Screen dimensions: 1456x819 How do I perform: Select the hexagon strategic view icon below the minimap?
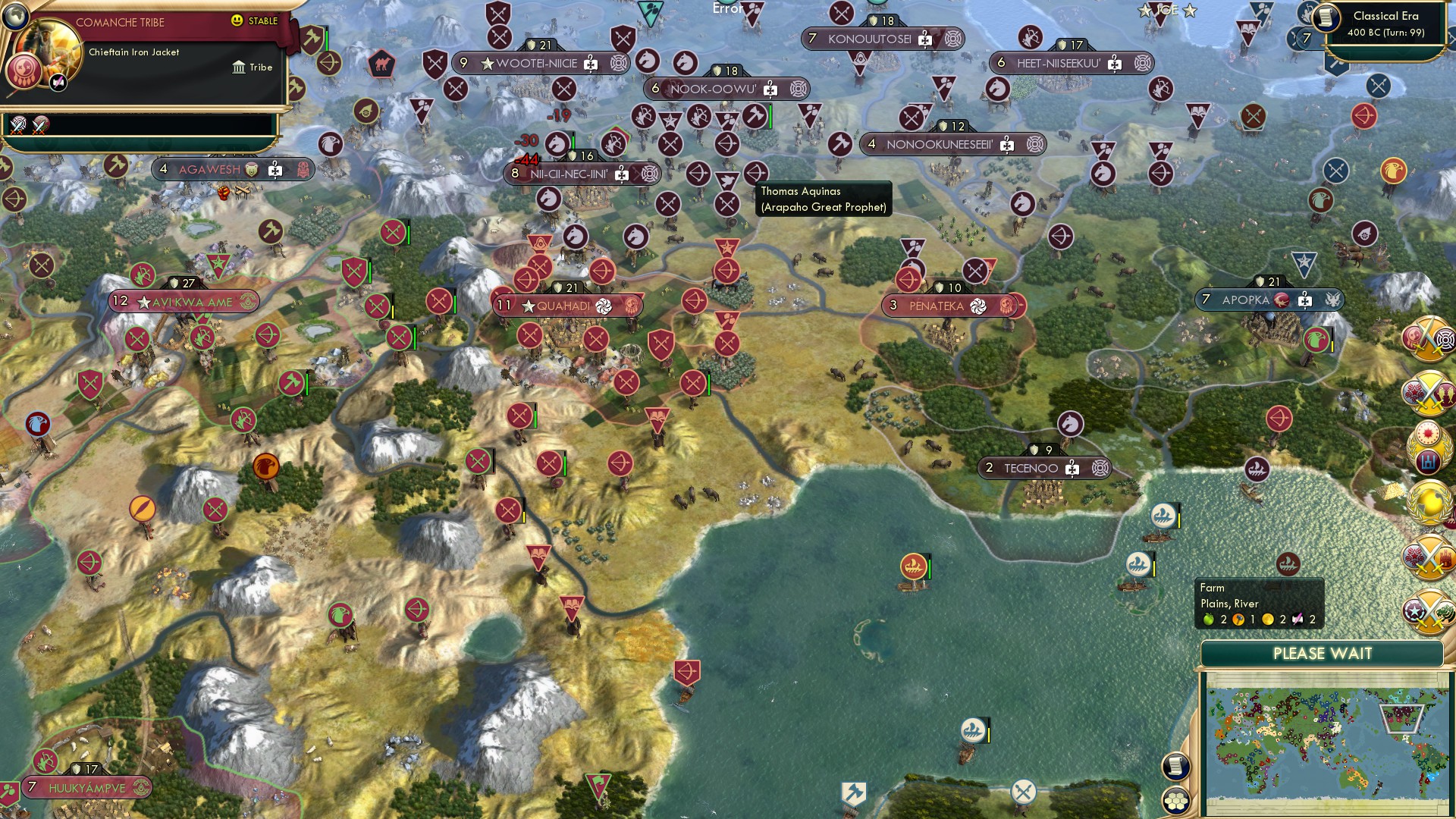point(1176,802)
